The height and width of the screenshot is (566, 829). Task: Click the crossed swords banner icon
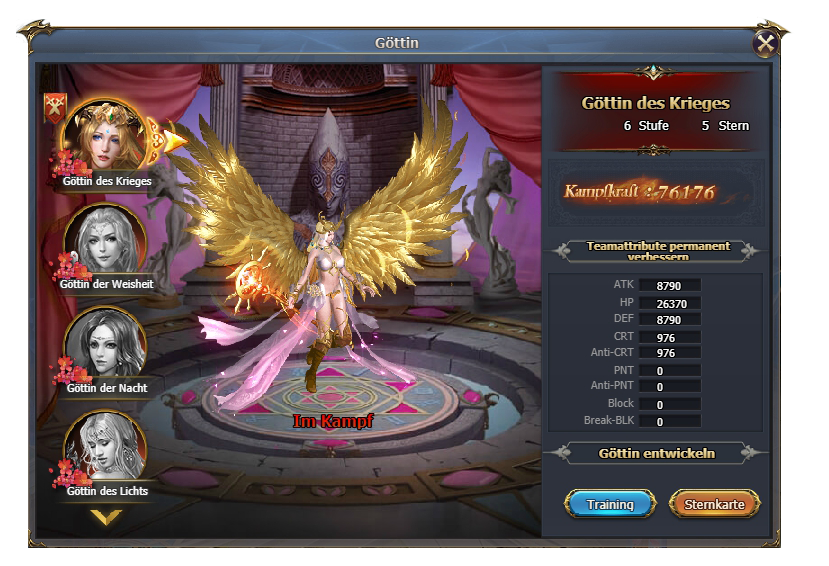(53, 108)
